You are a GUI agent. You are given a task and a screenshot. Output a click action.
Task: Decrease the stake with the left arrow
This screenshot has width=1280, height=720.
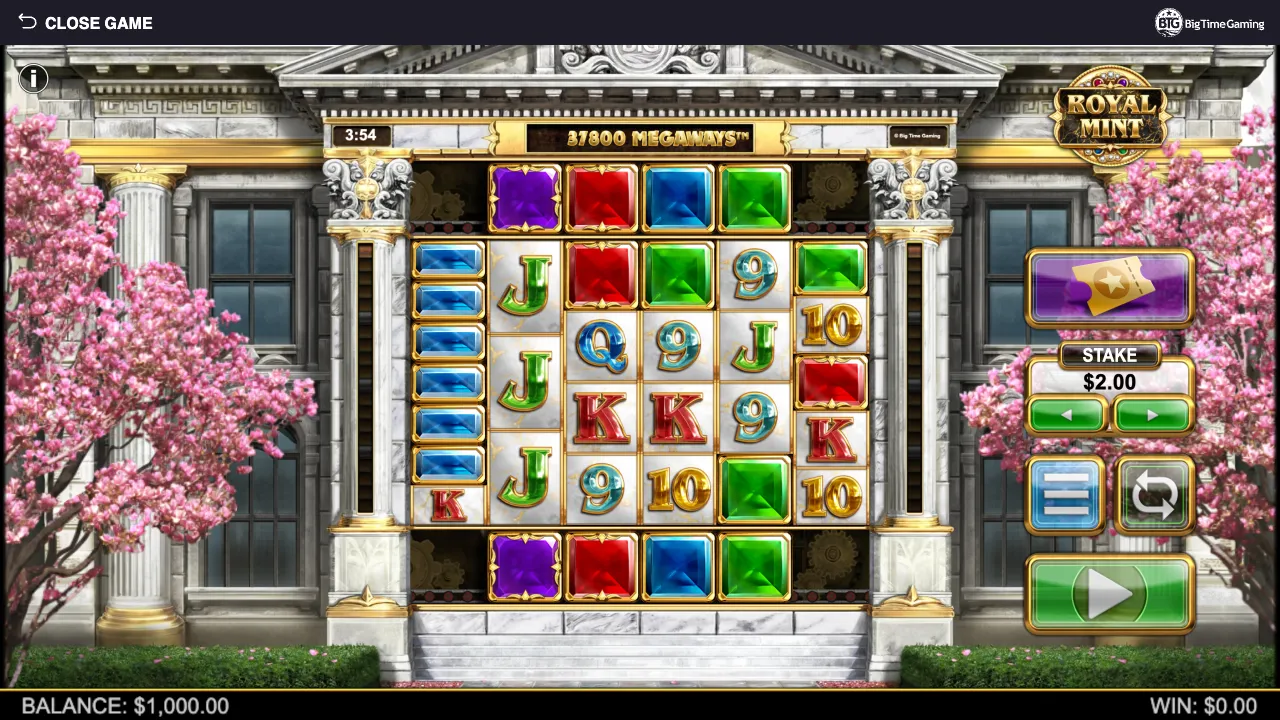pos(1067,415)
